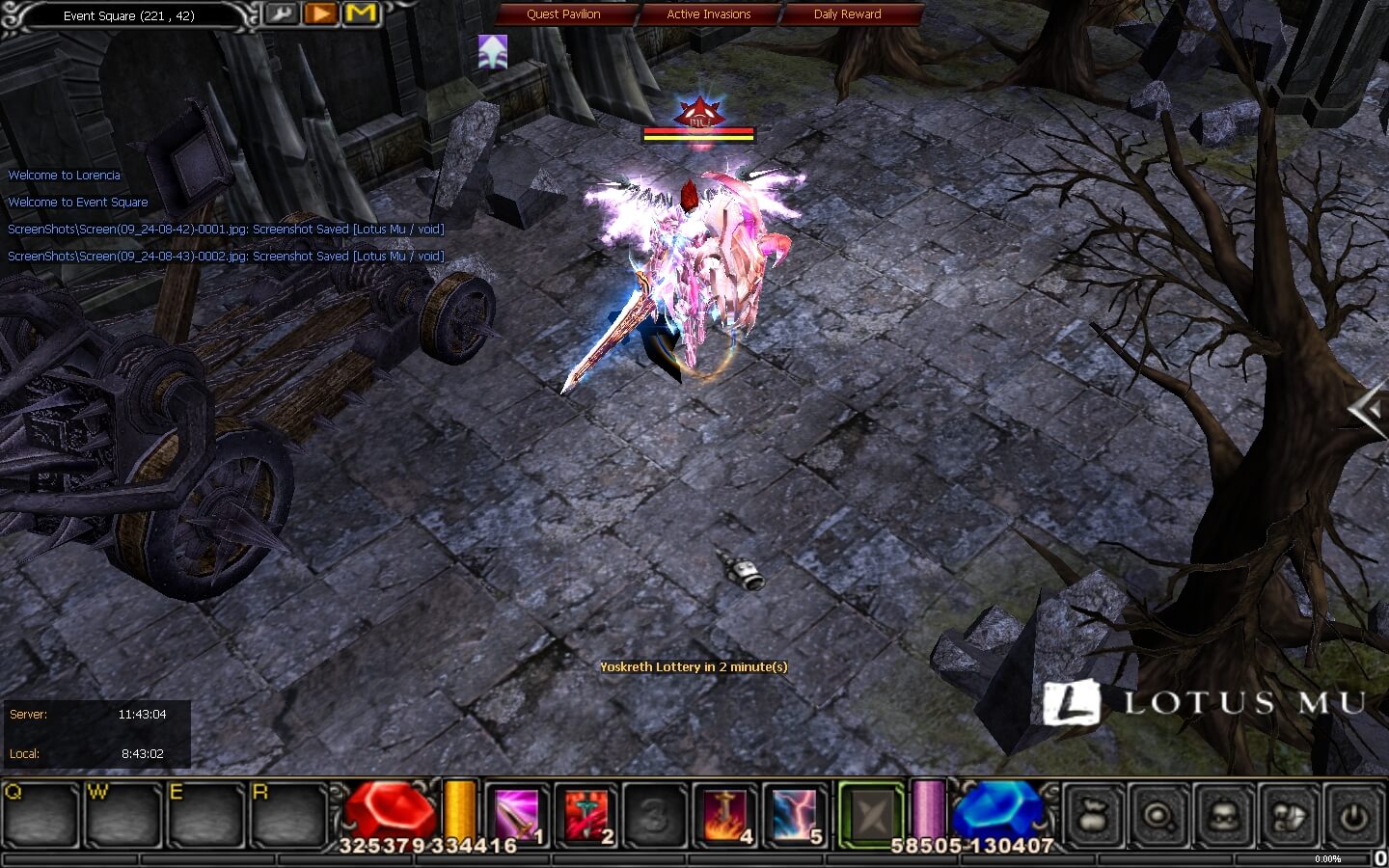Open the buff arrow icon above the castle
The width and height of the screenshot is (1389, 868).
pyautogui.click(x=492, y=53)
